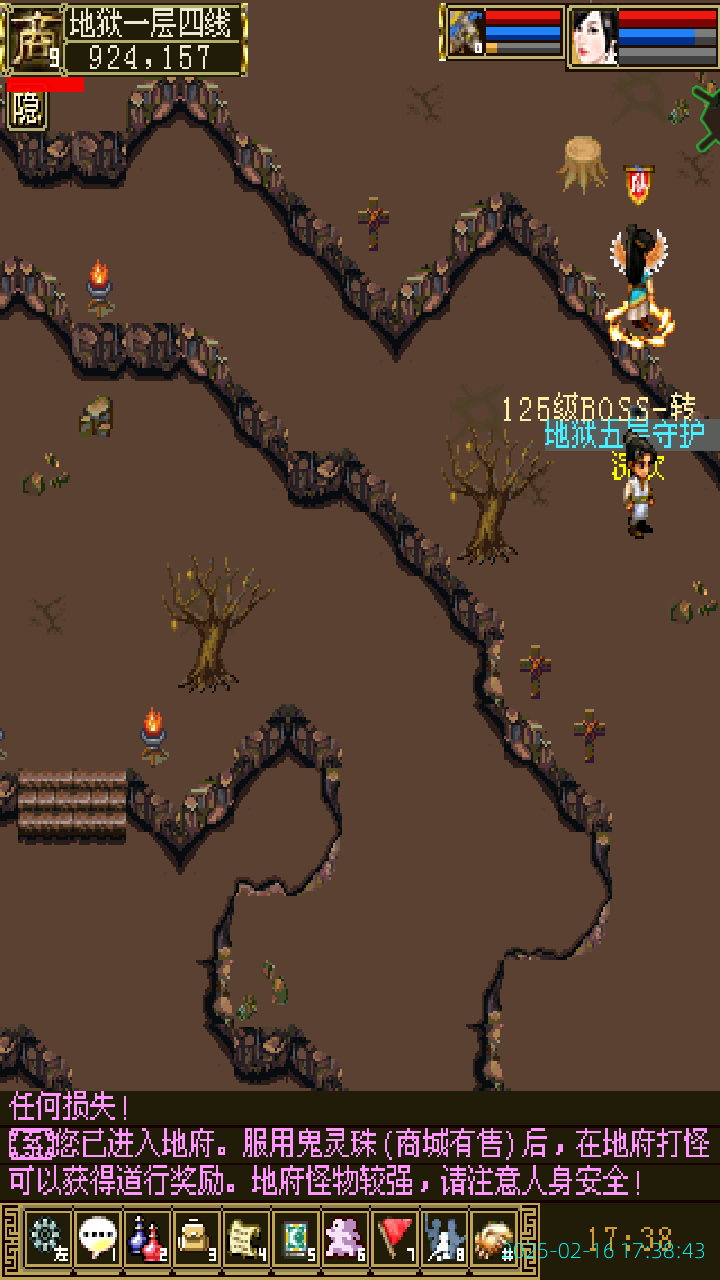Select the potions hotbar slot
The height and width of the screenshot is (1280, 720).
coord(147,1238)
